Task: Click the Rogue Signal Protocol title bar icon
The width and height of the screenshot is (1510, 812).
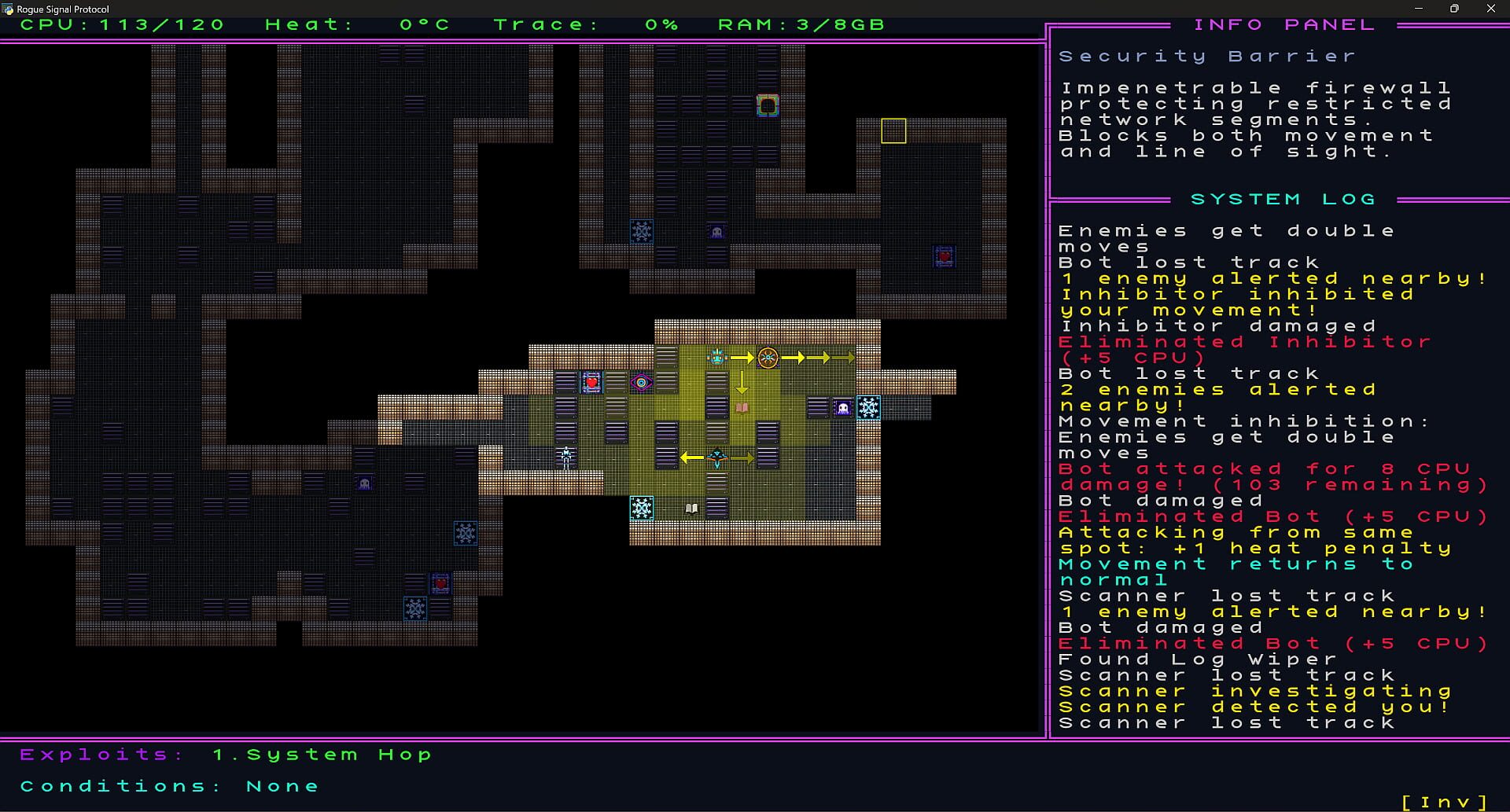Action: point(8,9)
